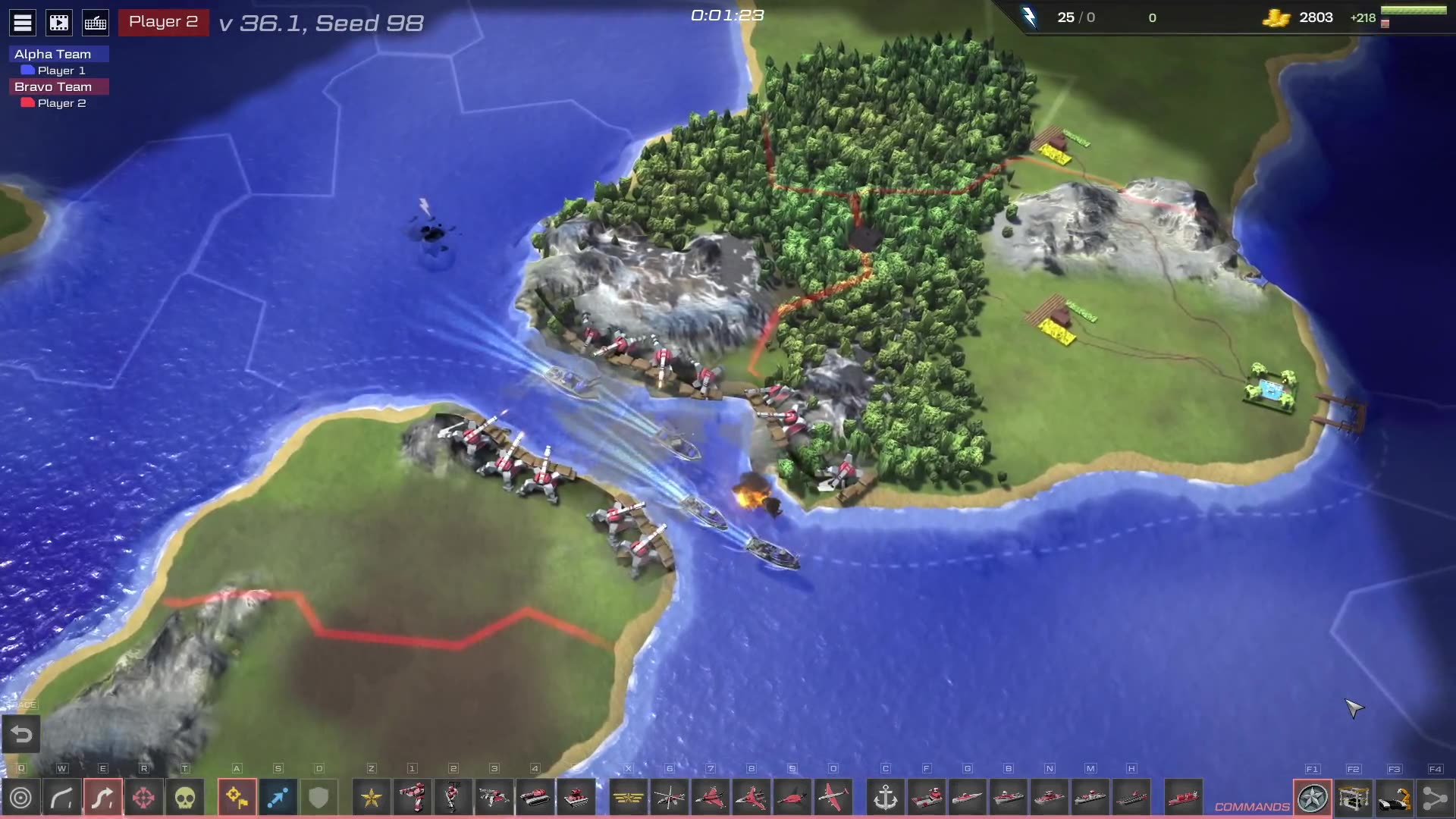Select the blue diagonal arrow command
The width and height of the screenshot is (1456, 819).
(278, 798)
